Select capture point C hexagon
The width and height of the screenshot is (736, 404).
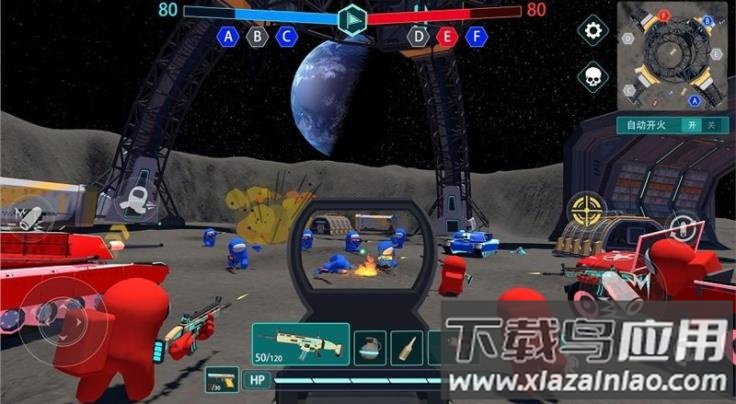click(x=287, y=37)
